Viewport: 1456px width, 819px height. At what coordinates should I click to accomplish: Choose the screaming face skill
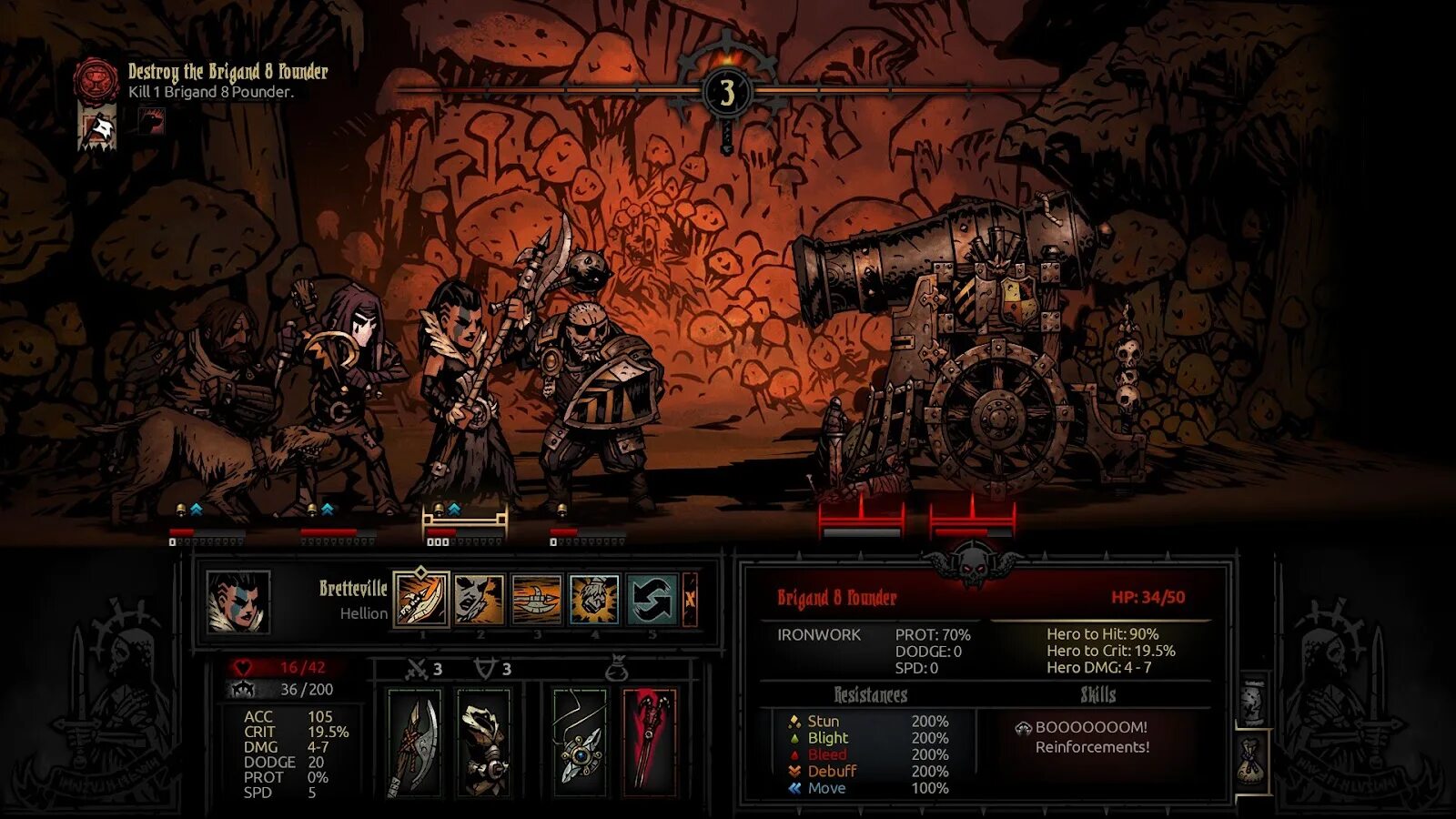pyautogui.click(x=479, y=599)
